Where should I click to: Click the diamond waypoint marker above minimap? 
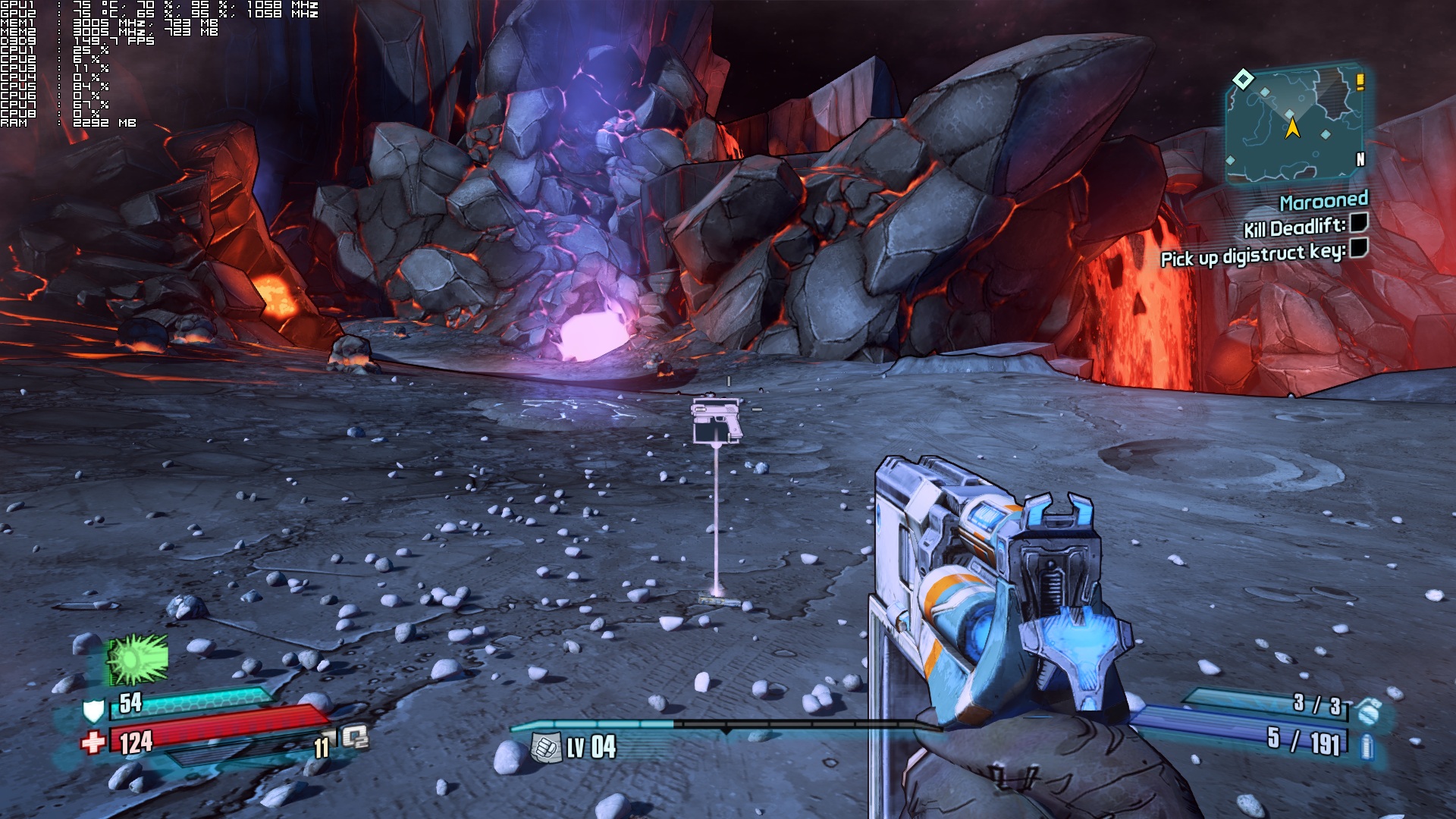1243,79
